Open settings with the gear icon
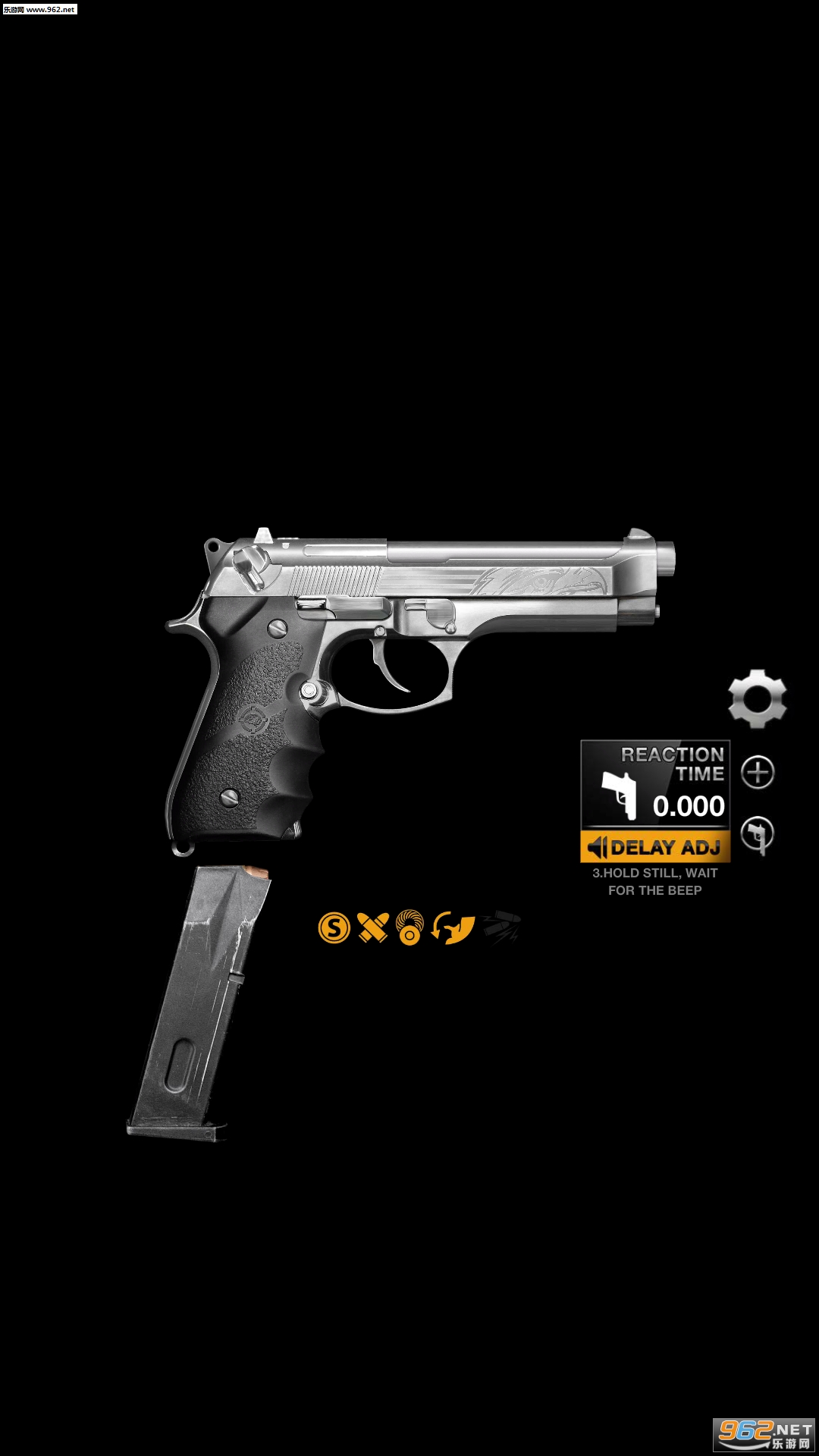 (x=757, y=699)
